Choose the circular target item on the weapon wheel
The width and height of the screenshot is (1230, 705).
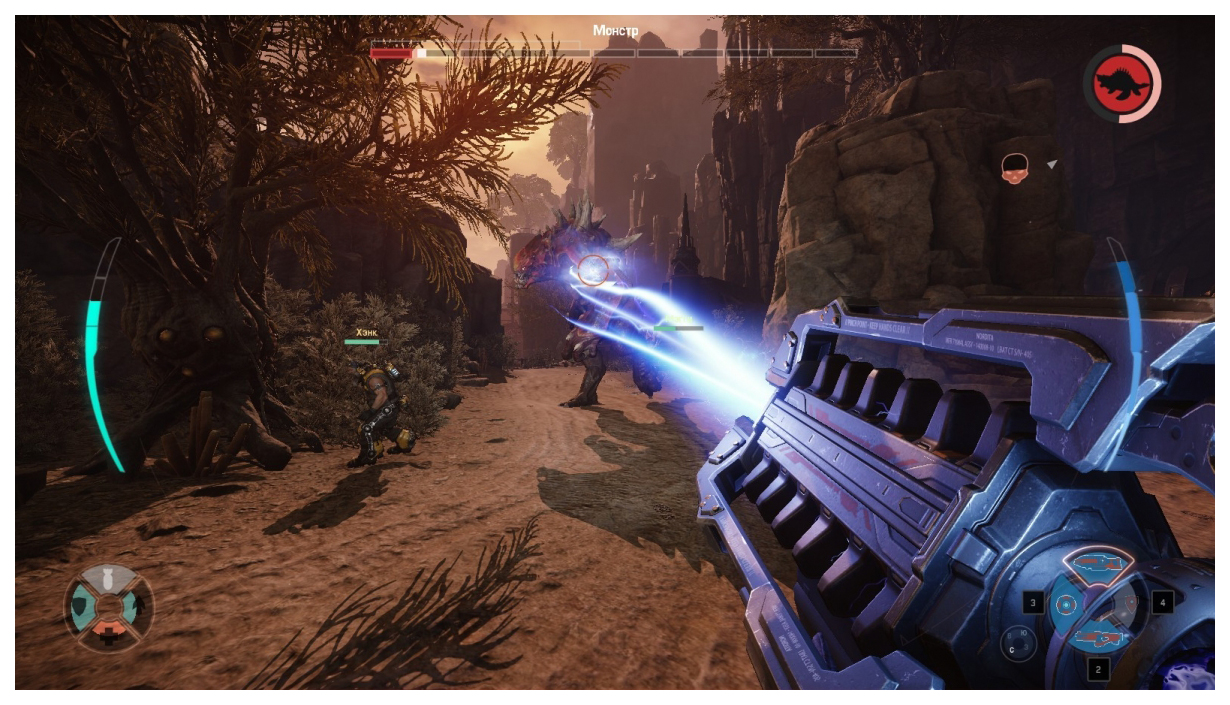click(x=1066, y=604)
